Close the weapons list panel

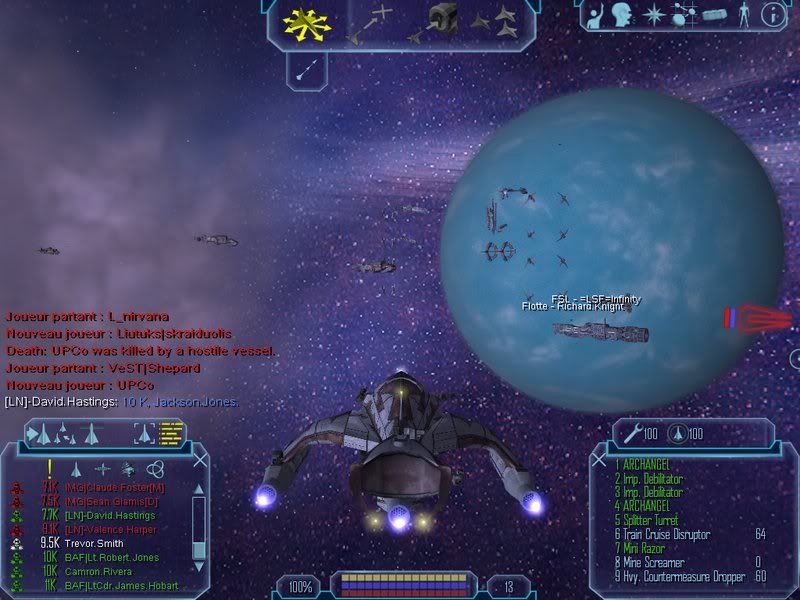(599, 460)
